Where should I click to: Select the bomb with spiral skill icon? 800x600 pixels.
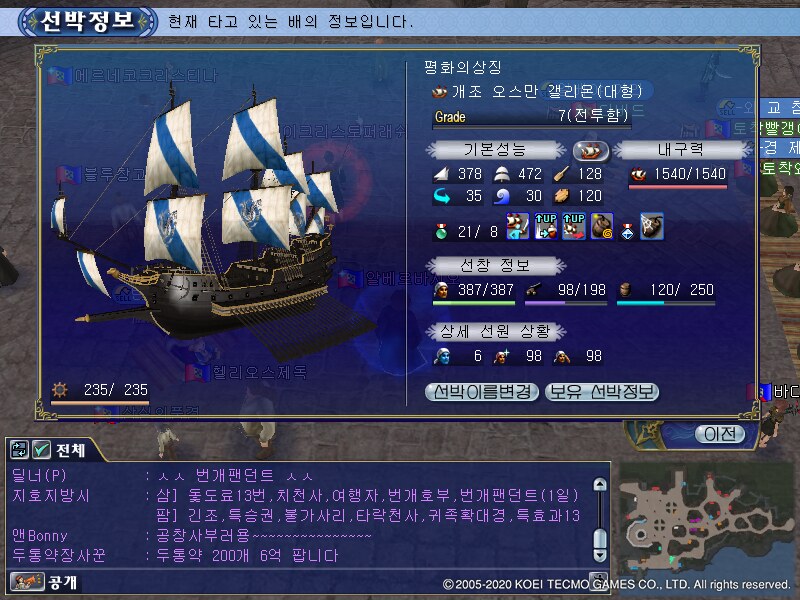[601, 226]
